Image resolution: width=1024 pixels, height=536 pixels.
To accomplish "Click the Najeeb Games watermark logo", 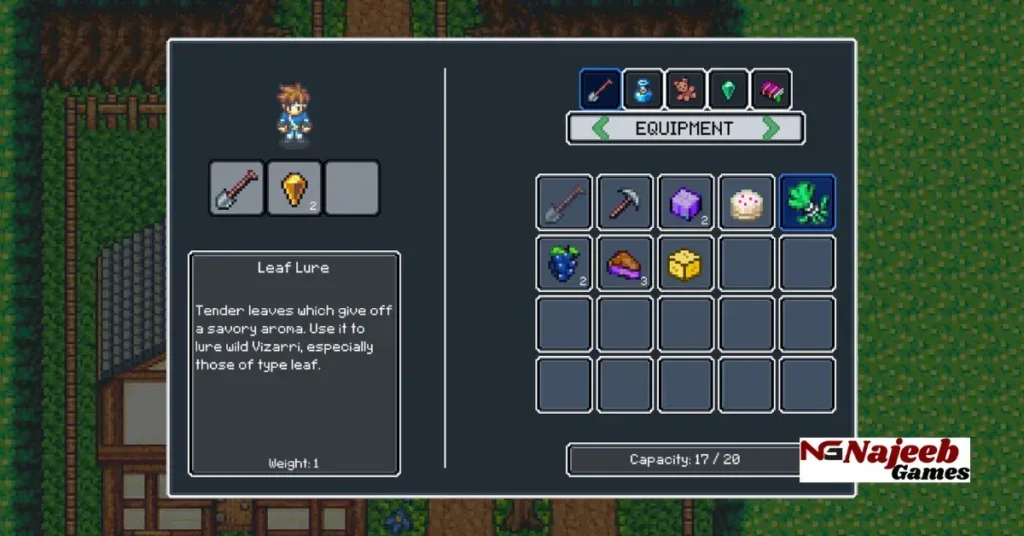I will click(884, 460).
